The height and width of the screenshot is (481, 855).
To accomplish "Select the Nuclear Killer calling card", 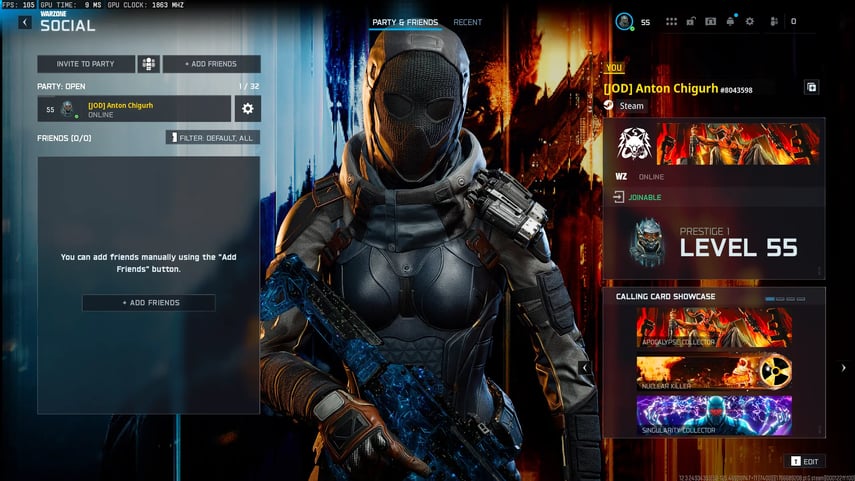I will coord(714,373).
